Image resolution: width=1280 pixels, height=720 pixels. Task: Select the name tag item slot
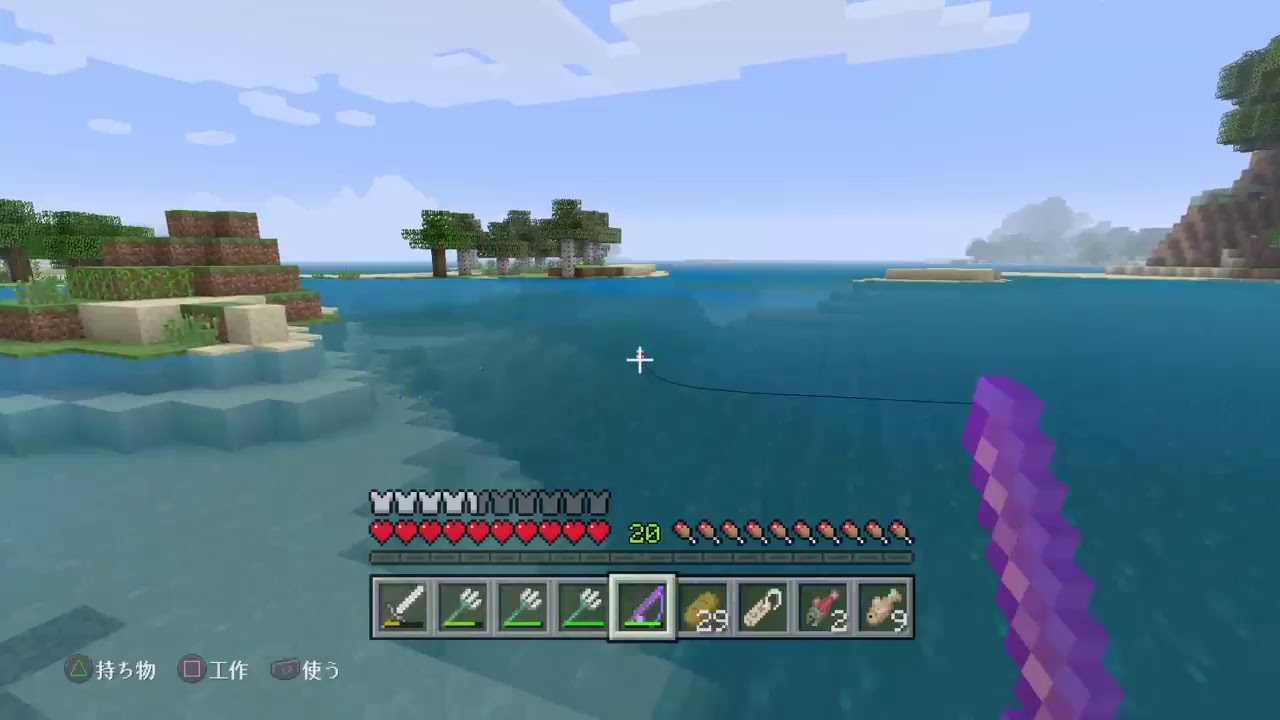click(764, 605)
